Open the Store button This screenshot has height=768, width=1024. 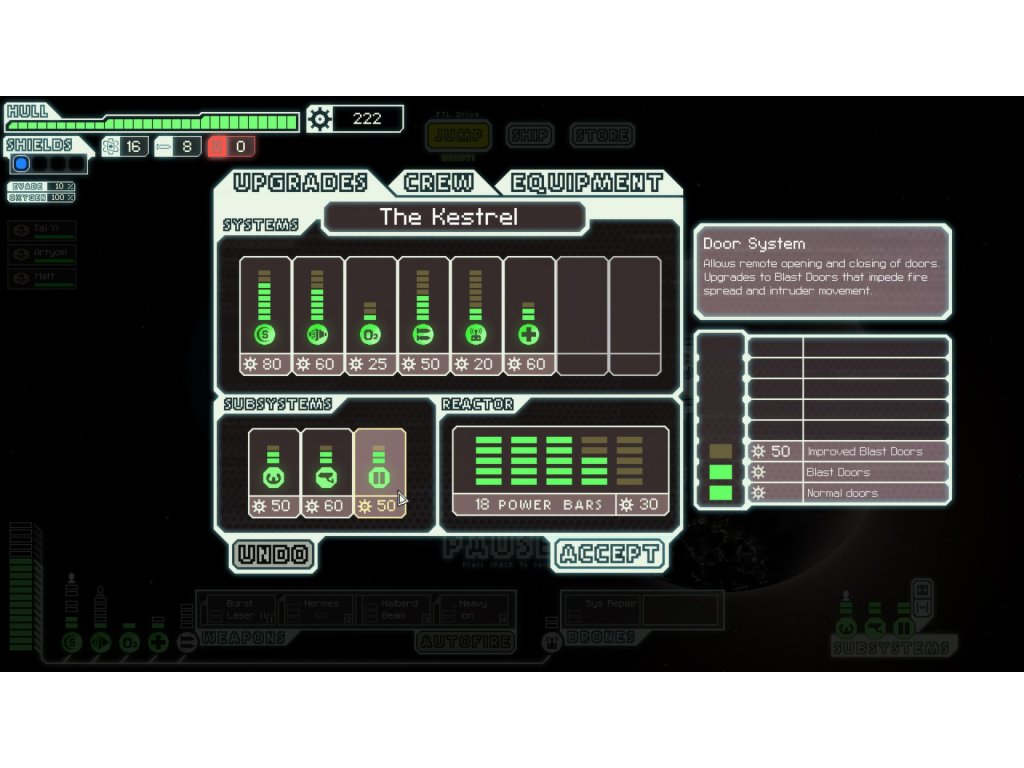(602, 135)
